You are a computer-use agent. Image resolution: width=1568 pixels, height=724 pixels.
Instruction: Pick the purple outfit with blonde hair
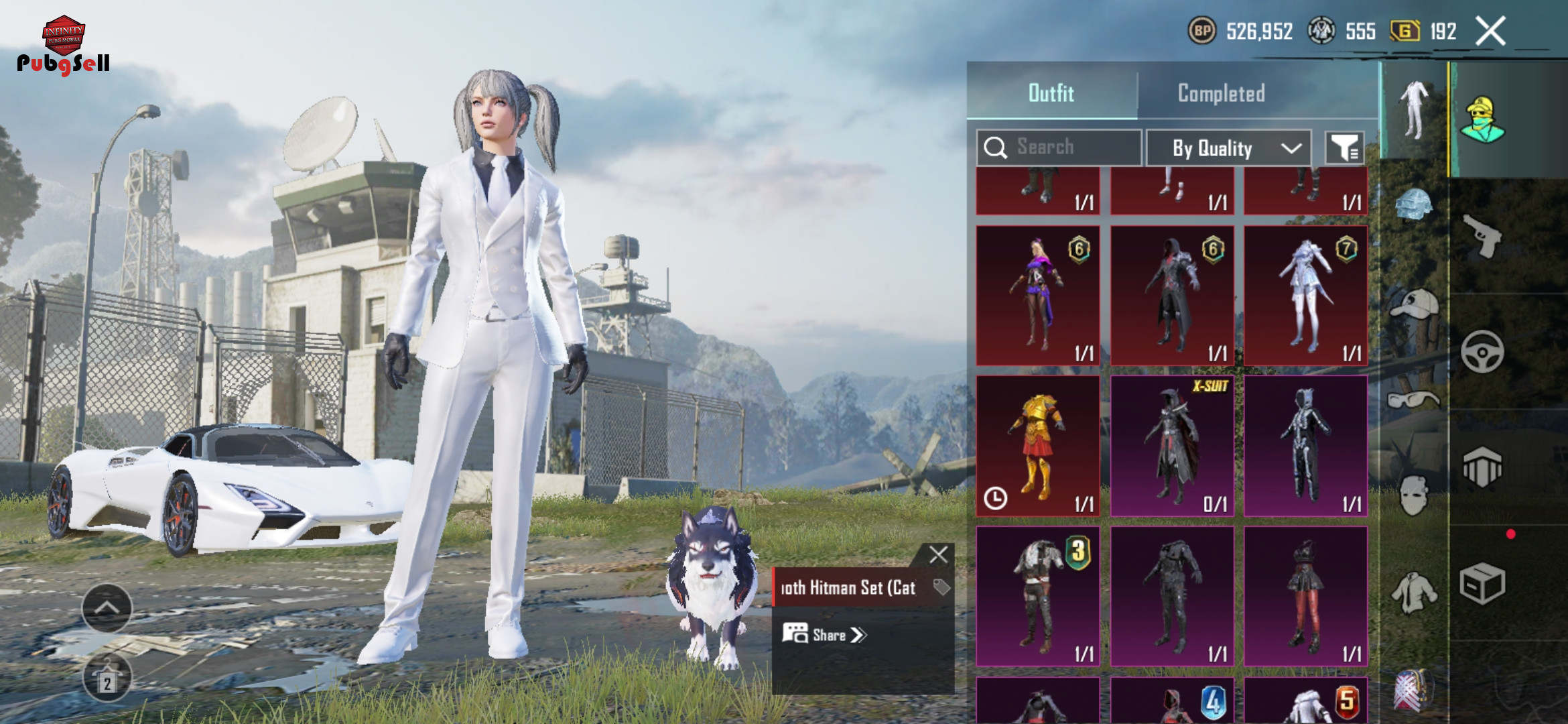pos(1037,296)
